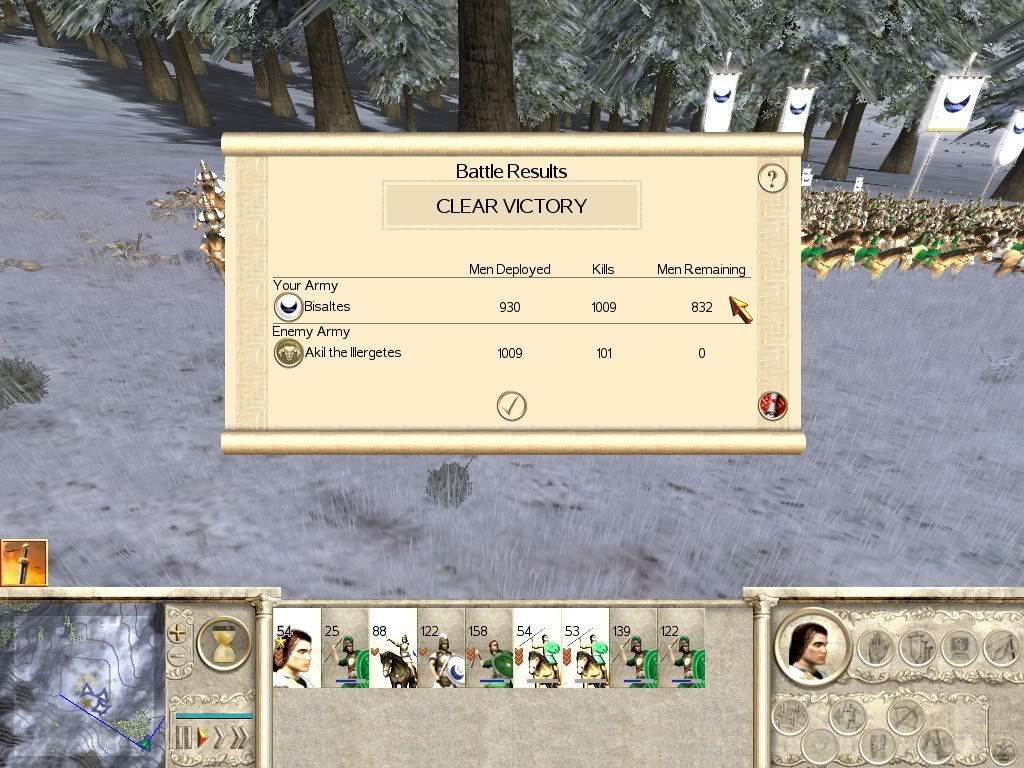Zoom in the minimap with plus button
This screenshot has width=1024, height=768.
pyautogui.click(x=178, y=633)
